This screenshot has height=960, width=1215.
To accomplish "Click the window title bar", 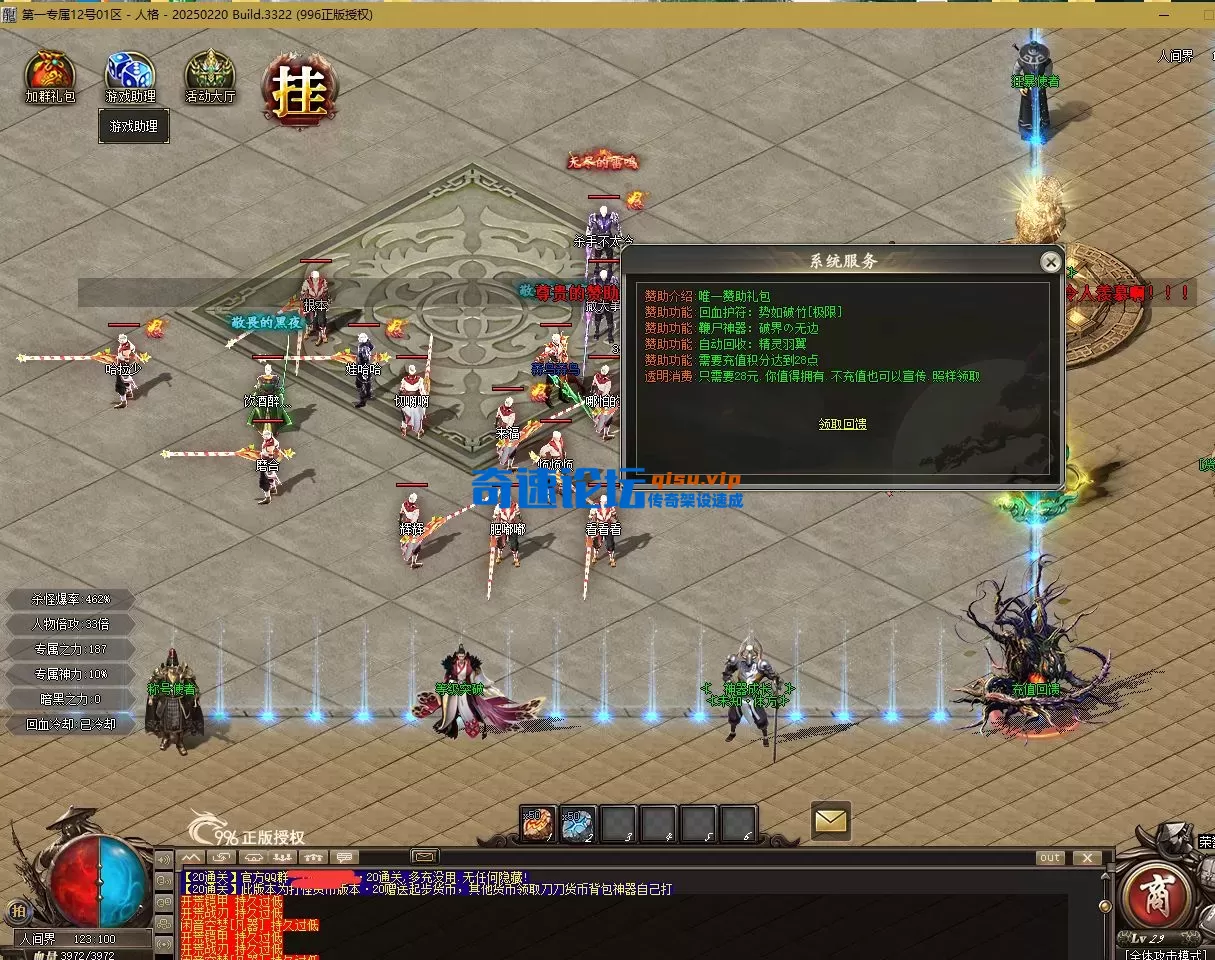I will pyautogui.click(x=600, y=14).
